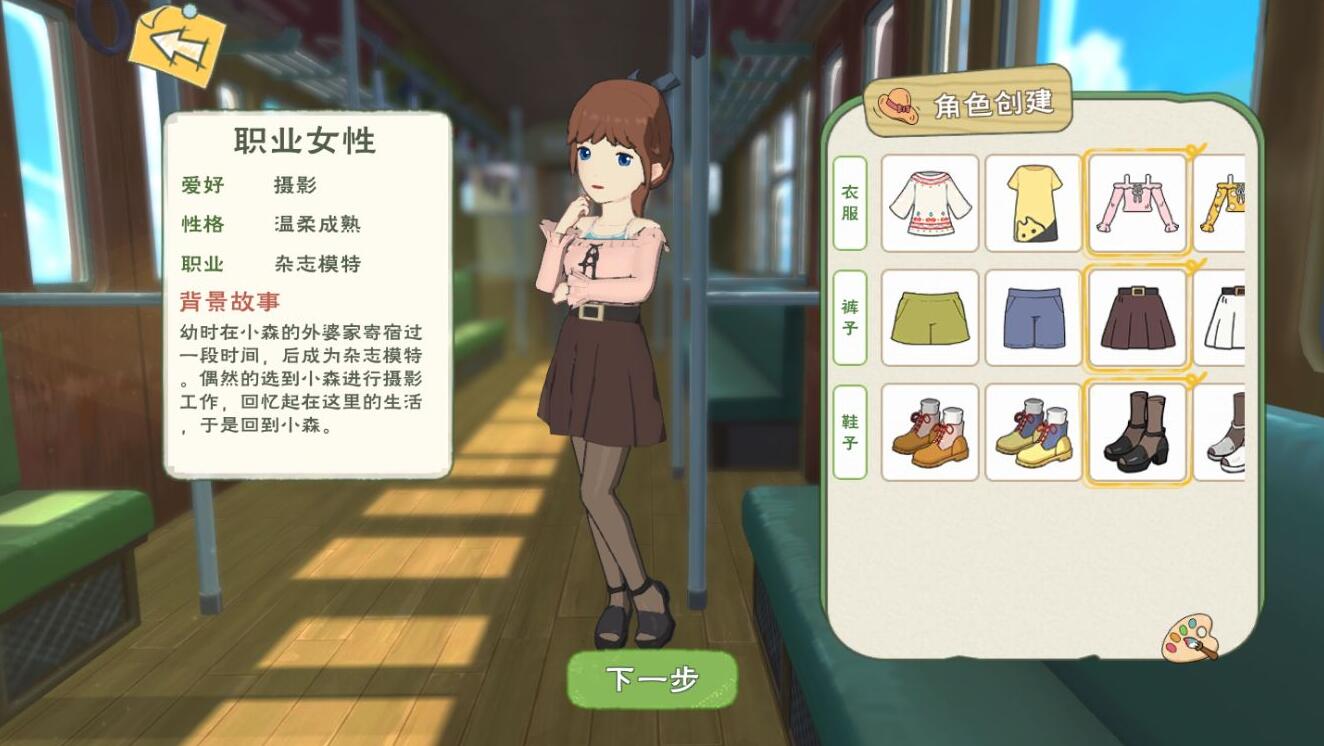Select the blue shorts

tap(1033, 317)
